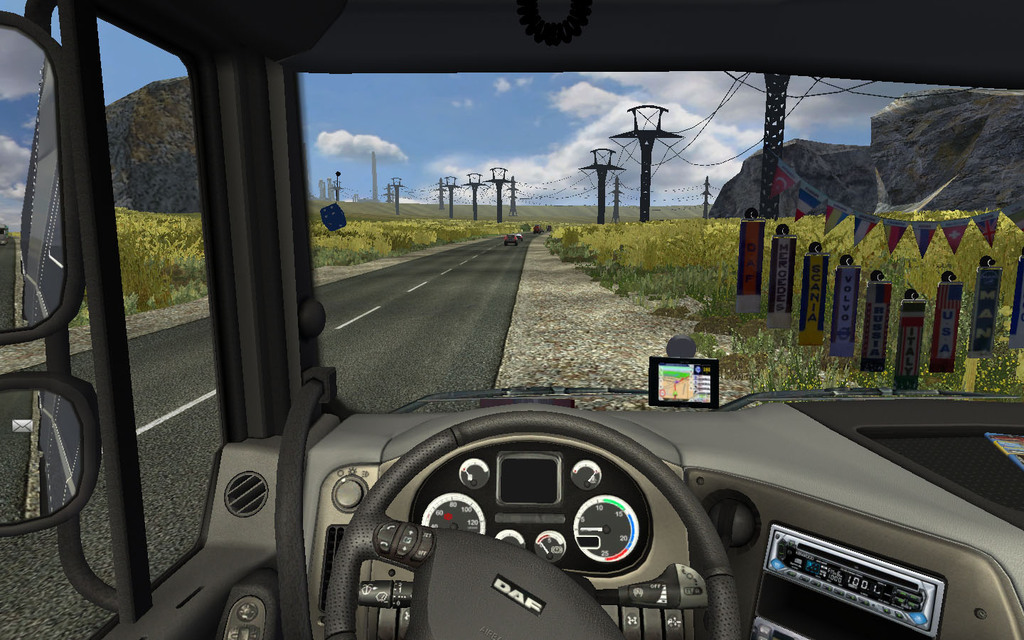
Task: Open the envelope message notification icon
Action: (x=21, y=425)
